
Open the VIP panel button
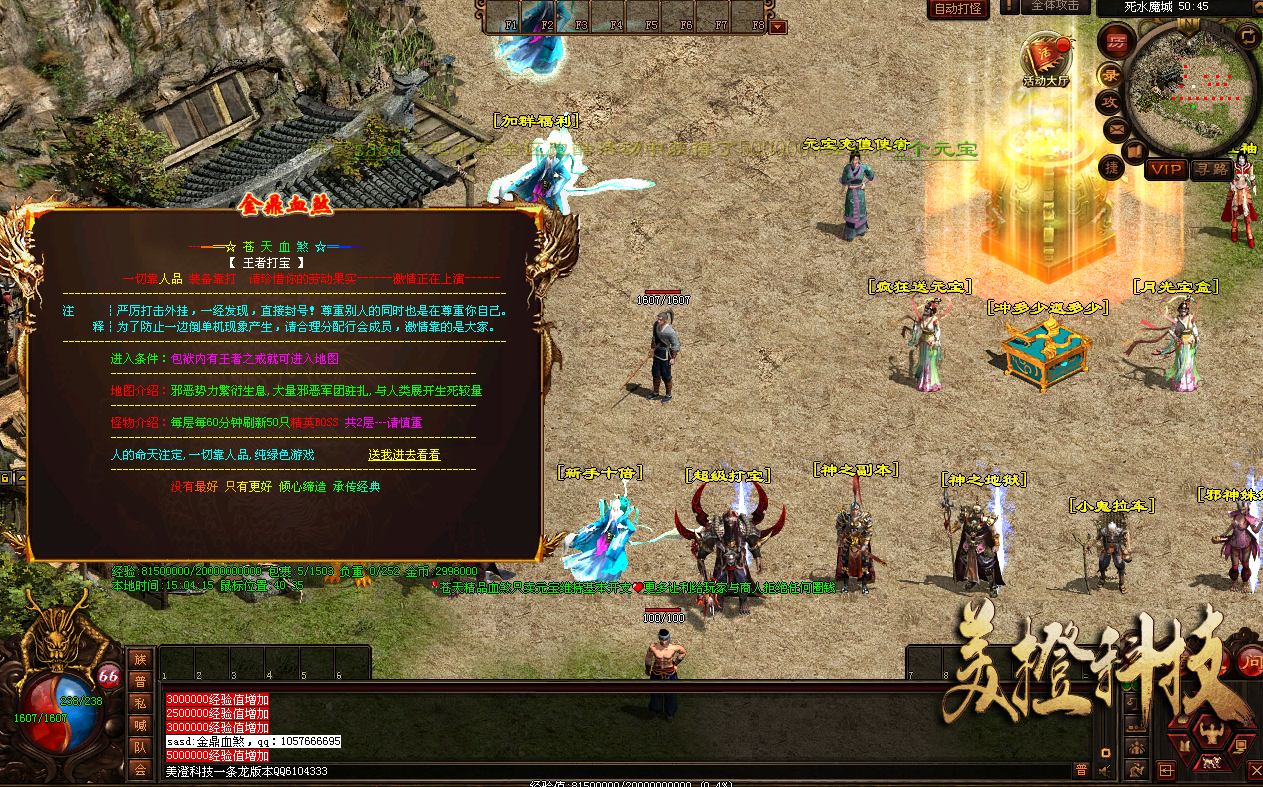1166,169
